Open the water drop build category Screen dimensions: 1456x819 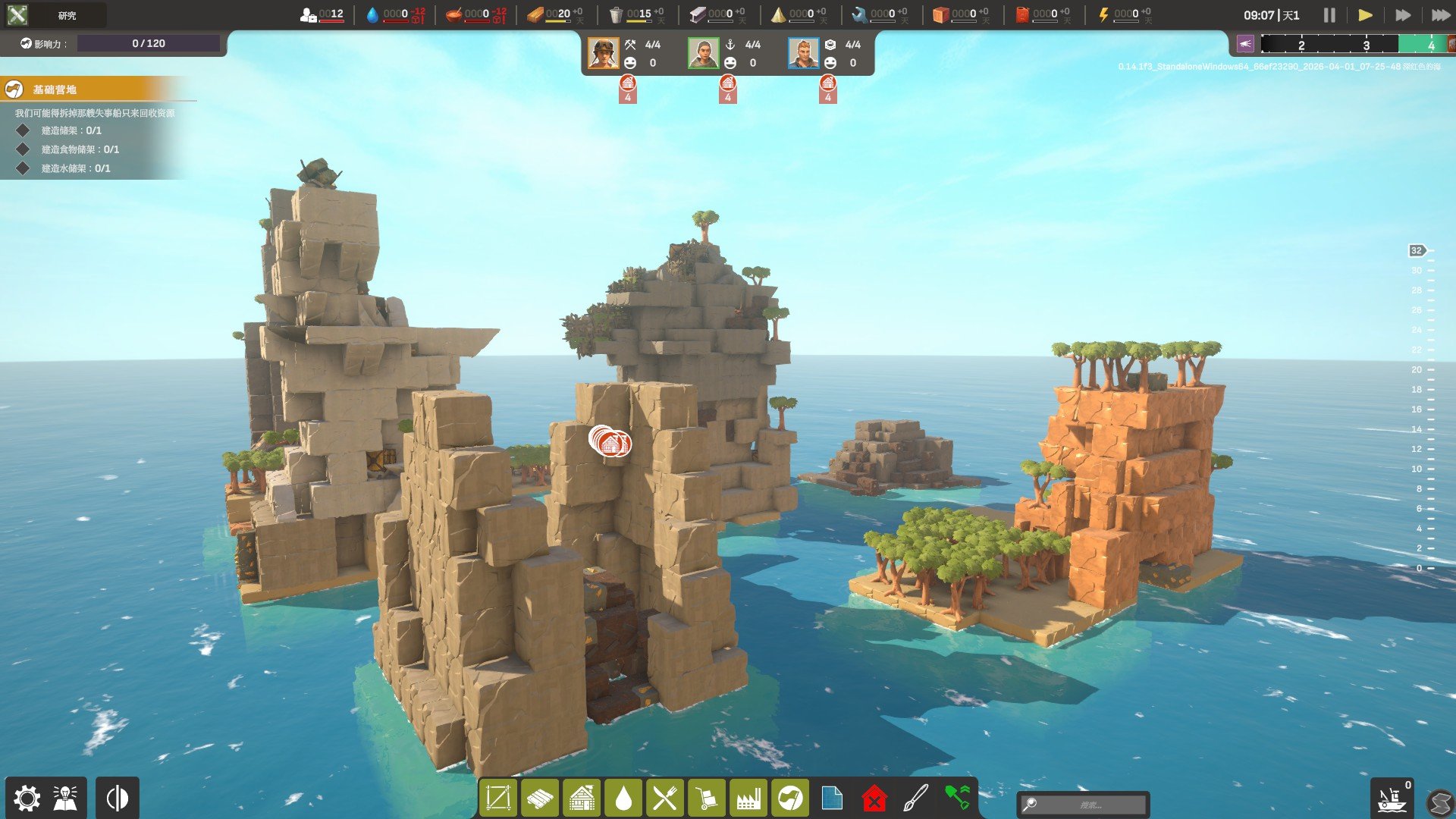[623, 799]
